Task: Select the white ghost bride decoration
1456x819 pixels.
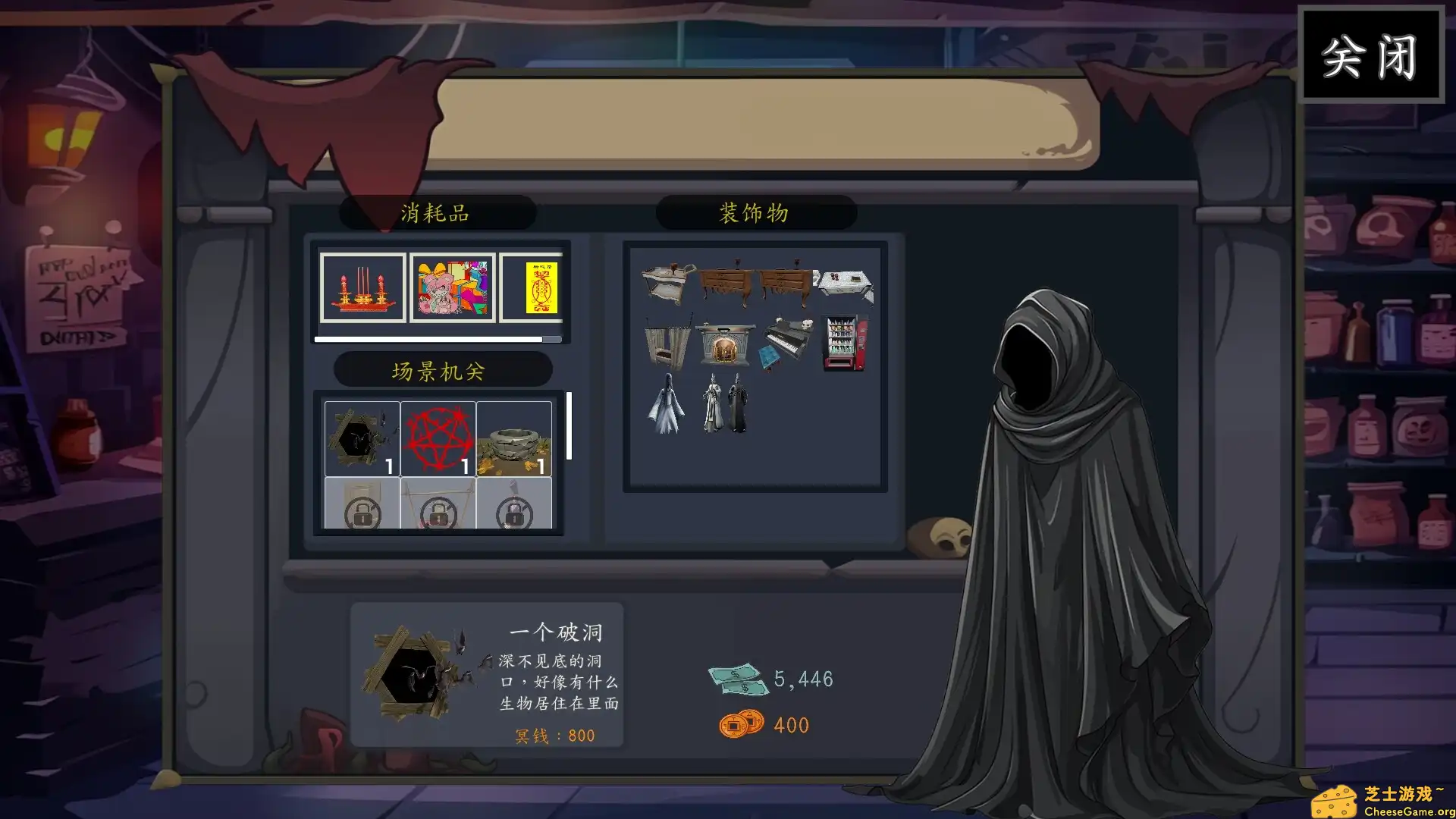Action: point(666,406)
